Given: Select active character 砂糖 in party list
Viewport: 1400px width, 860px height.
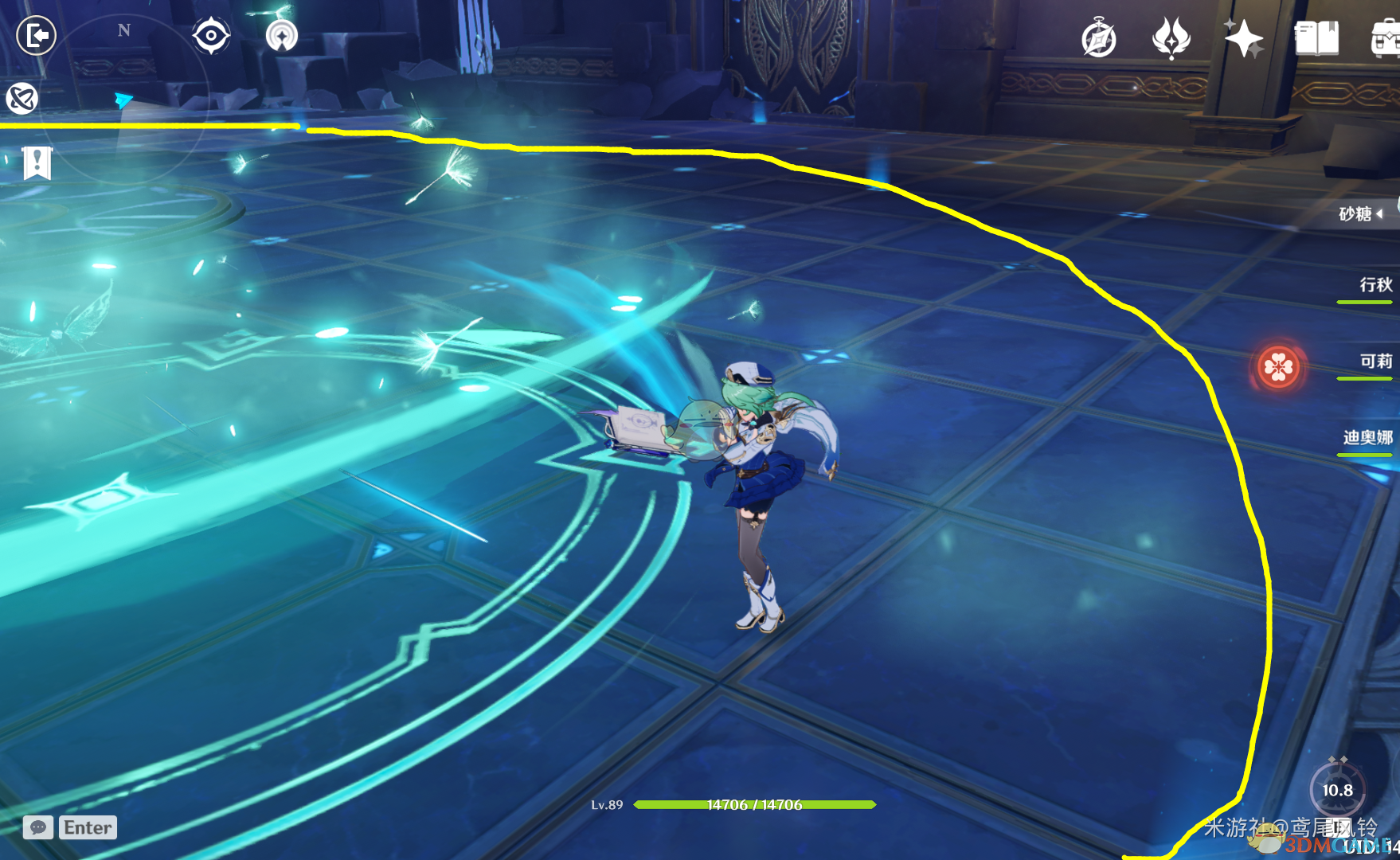Looking at the screenshot, I should pyautogui.click(x=1356, y=213).
